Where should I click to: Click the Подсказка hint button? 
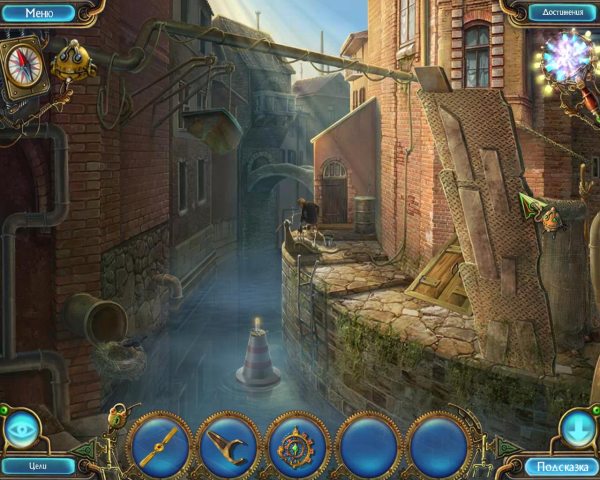pos(560,466)
